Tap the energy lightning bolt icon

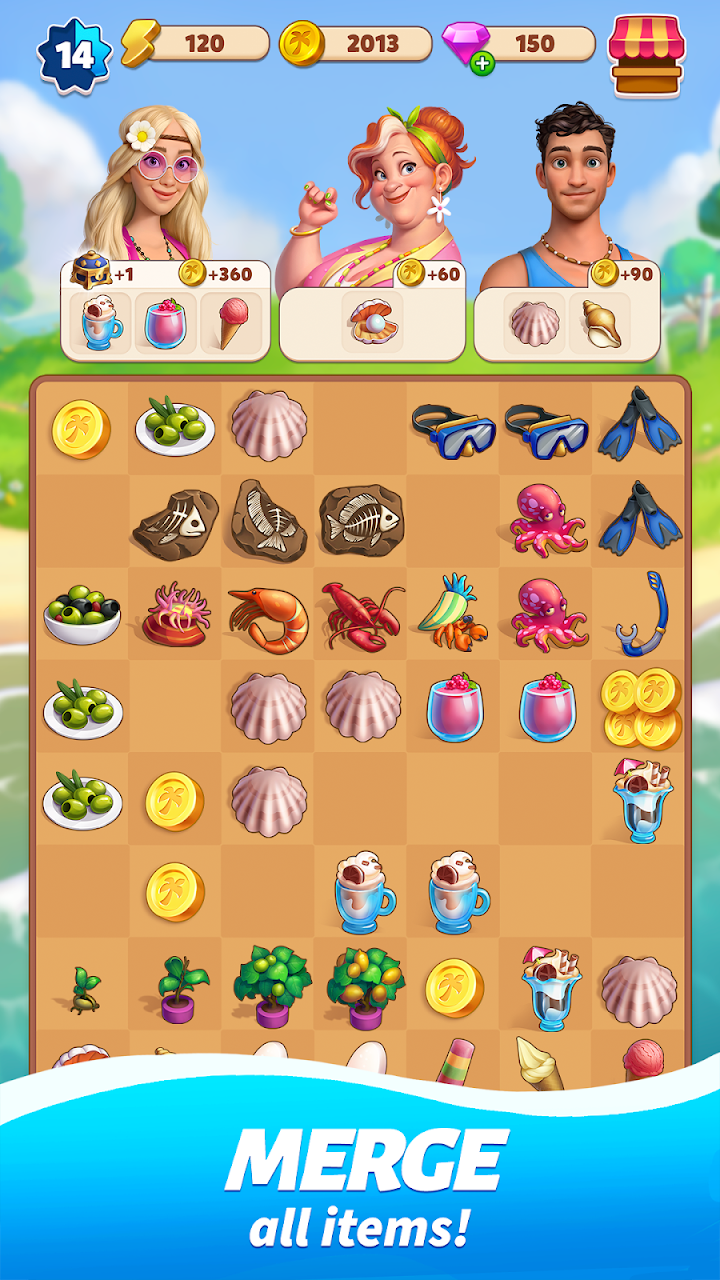point(140,44)
